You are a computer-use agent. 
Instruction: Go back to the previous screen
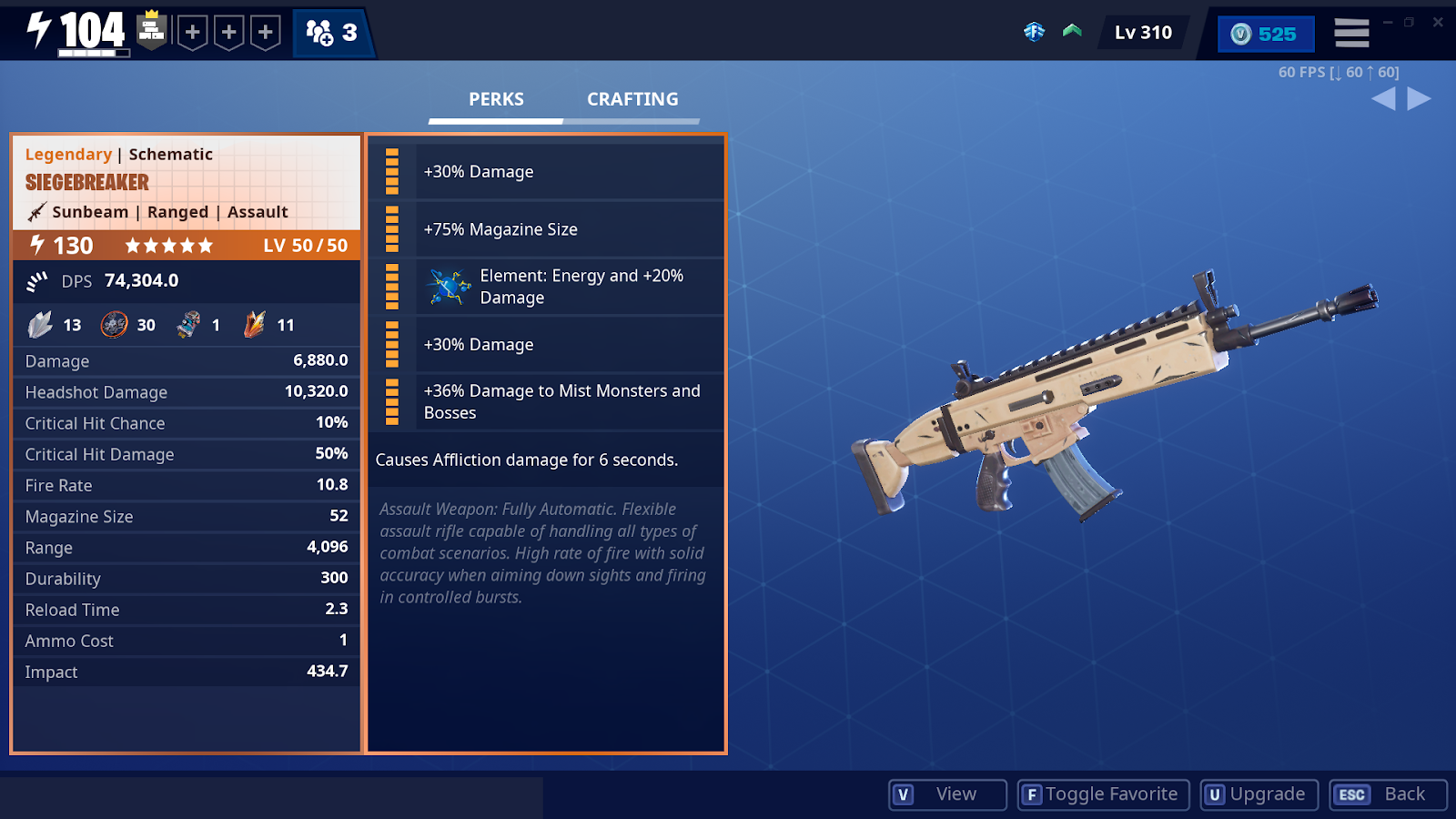1388,794
